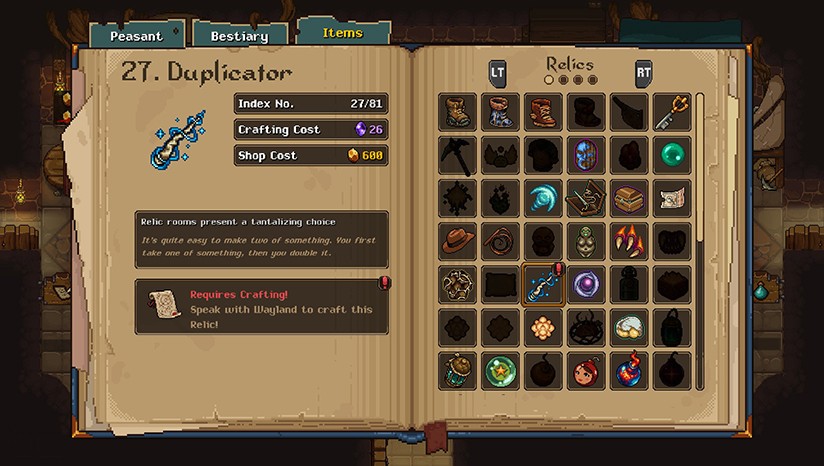Select the golden key relic
This screenshot has width=824, height=466.
coord(673,113)
